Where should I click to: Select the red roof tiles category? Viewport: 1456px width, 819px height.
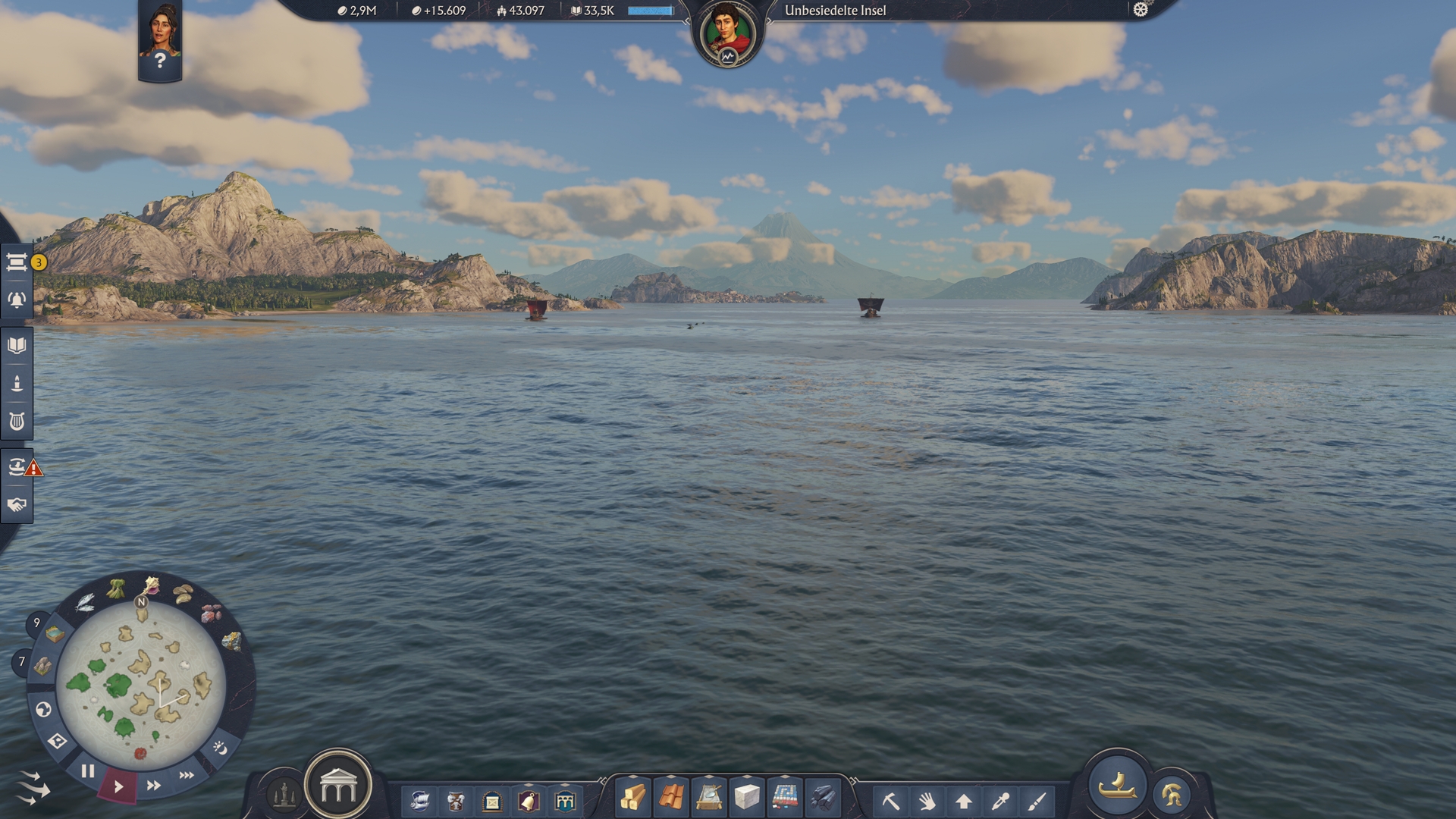[x=671, y=799]
